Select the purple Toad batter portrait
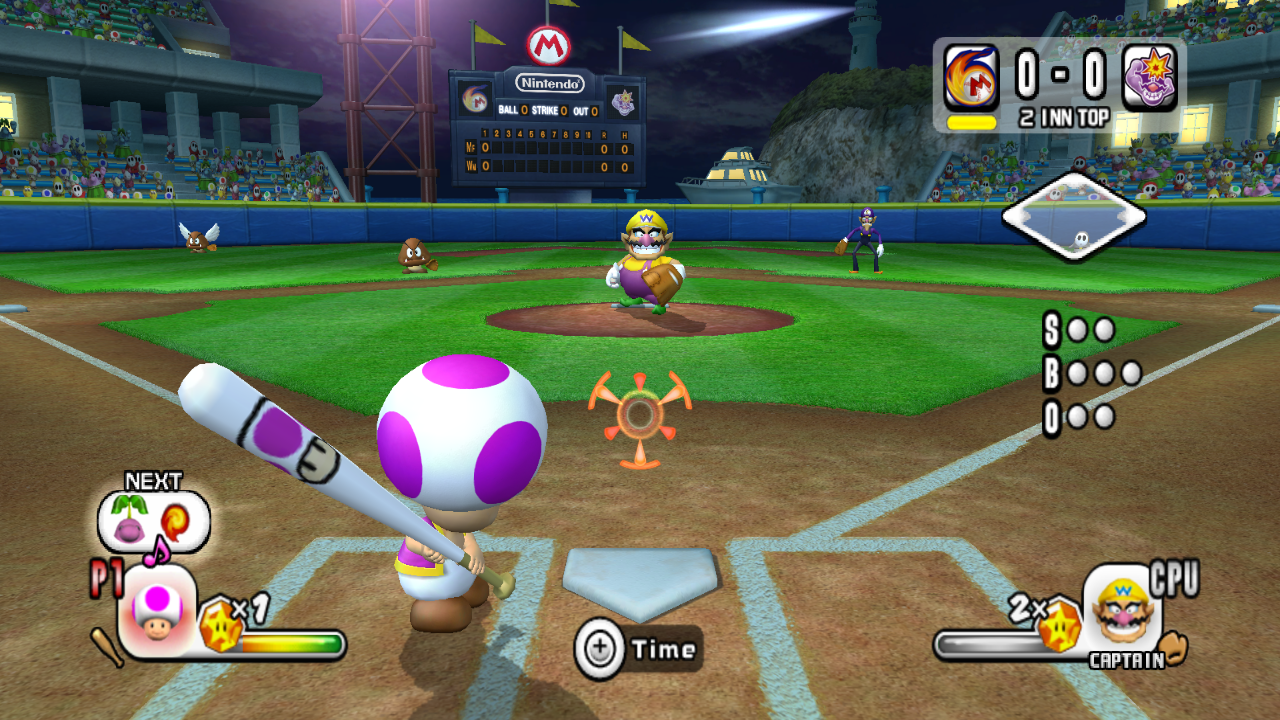The height and width of the screenshot is (720, 1280). pos(157,611)
